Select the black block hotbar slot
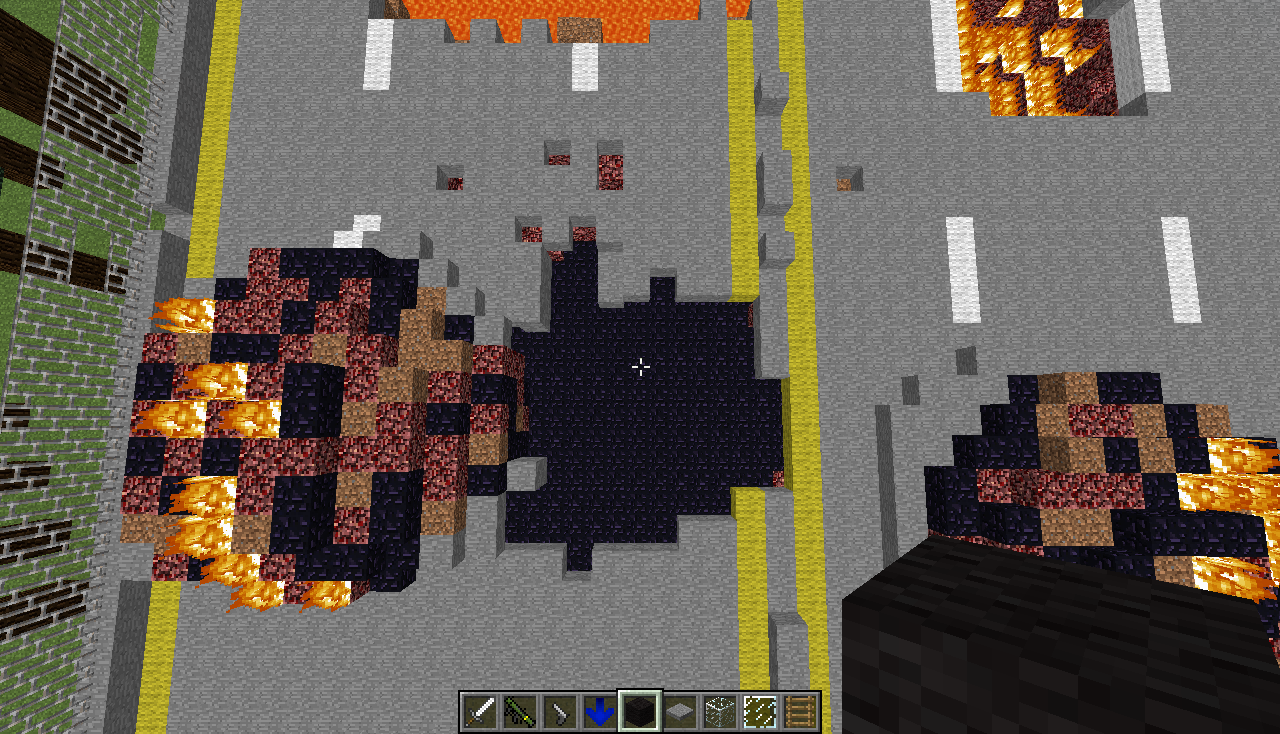Image resolution: width=1280 pixels, height=734 pixels. click(640, 711)
